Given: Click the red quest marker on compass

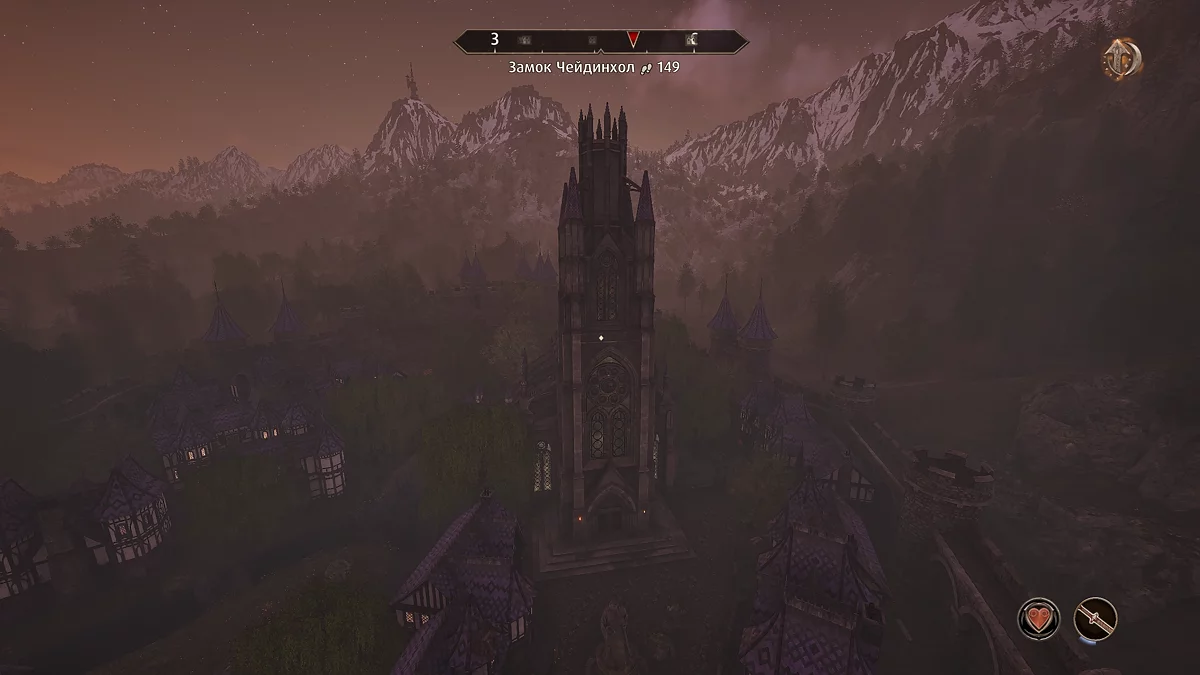Looking at the screenshot, I should [633, 41].
